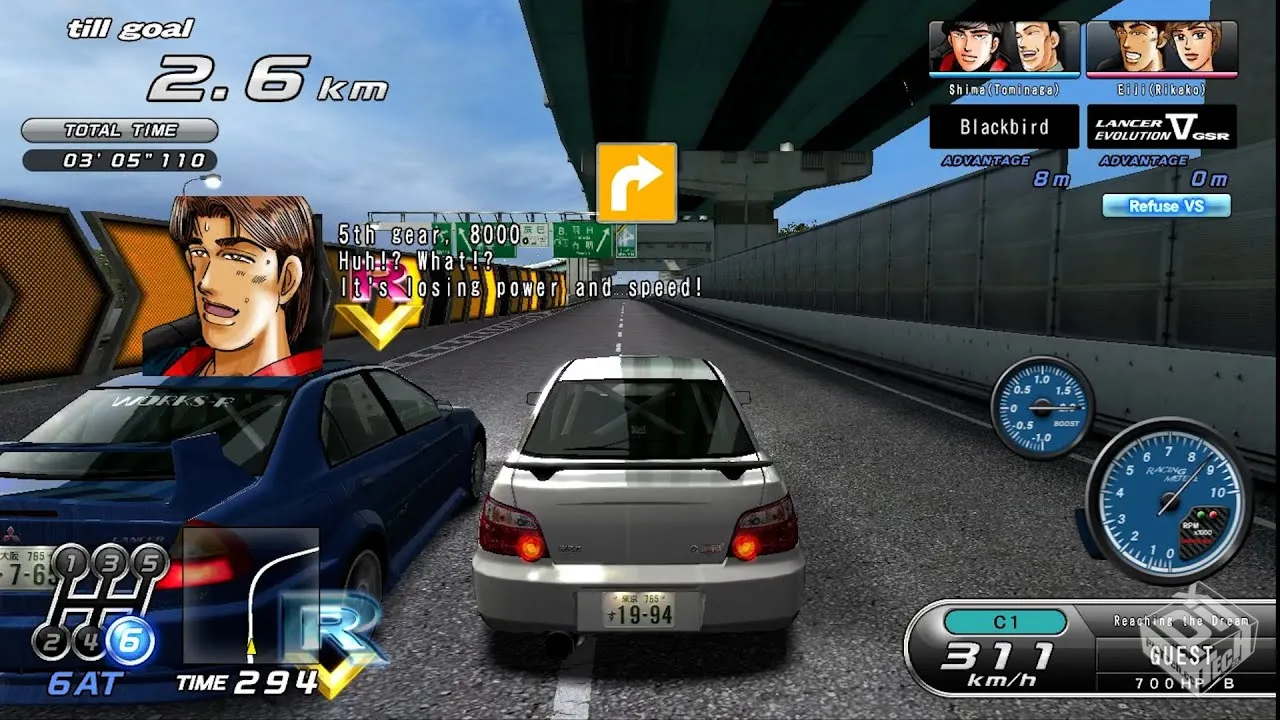The height and width of the screenshot is (720, 1280).
Task: Choose the Blackbird car name plate
Action: coord(1004,127)
